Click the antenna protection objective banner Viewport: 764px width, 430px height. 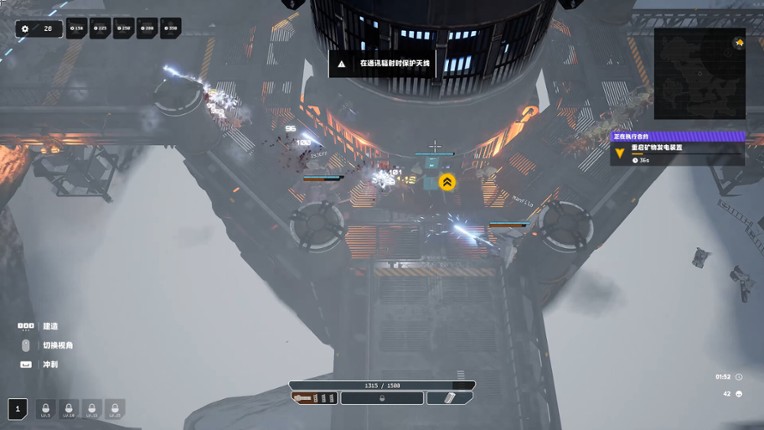(x=383, y=63)
